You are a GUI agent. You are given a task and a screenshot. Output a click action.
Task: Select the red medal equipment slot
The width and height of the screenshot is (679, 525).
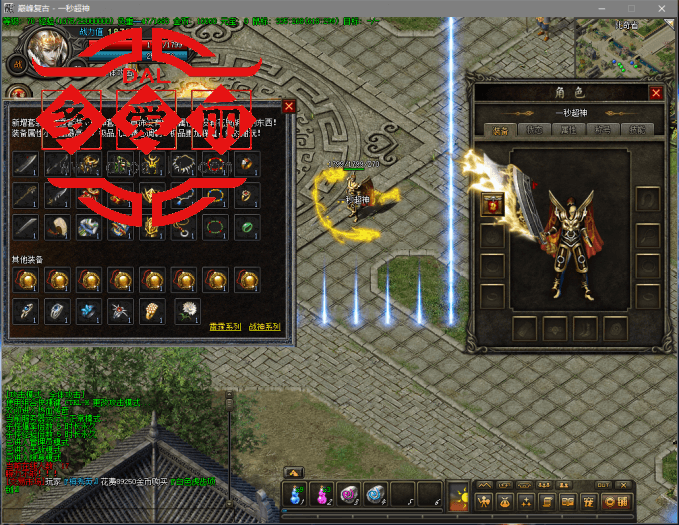point(493,204)
